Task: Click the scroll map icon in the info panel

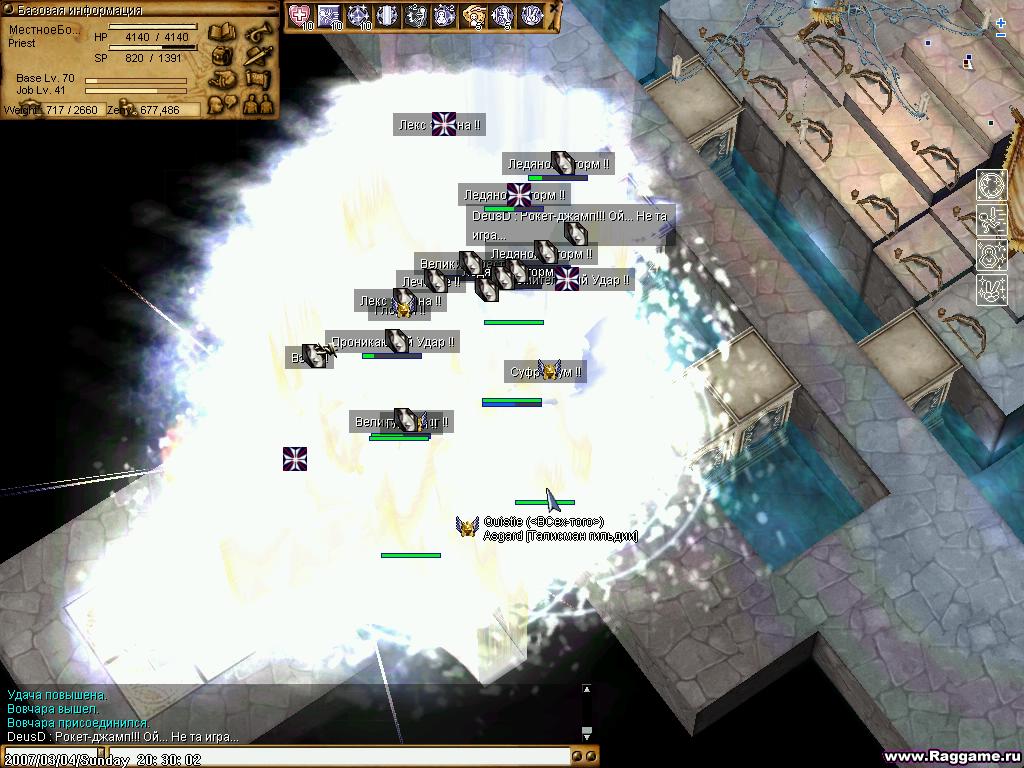Action: pyautogui.click(x=259, y=78)
